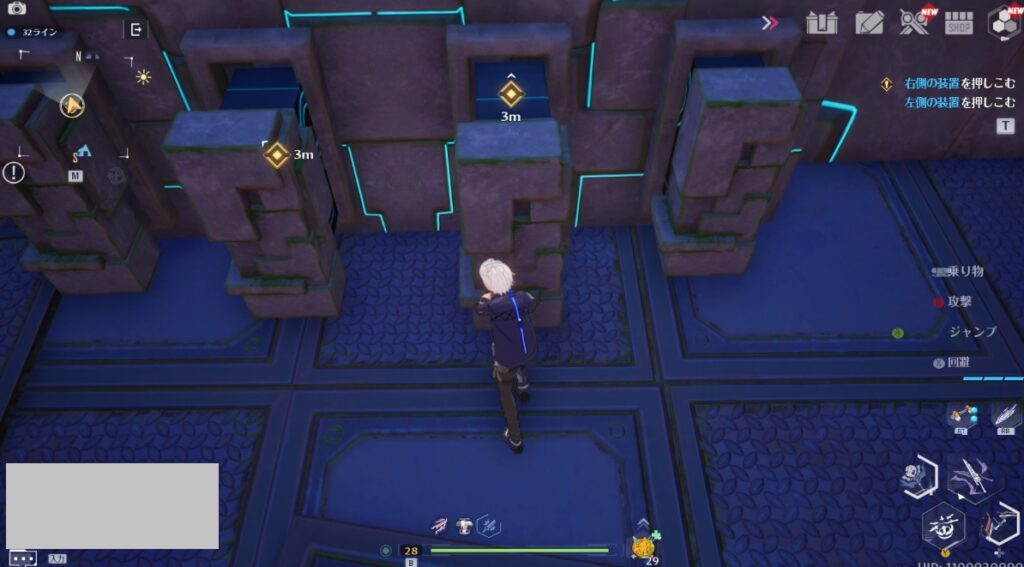Select the 右側の装置を押しこむ quest objective
This screenshot has width=1024, height=567.
(x=947, y=84)
